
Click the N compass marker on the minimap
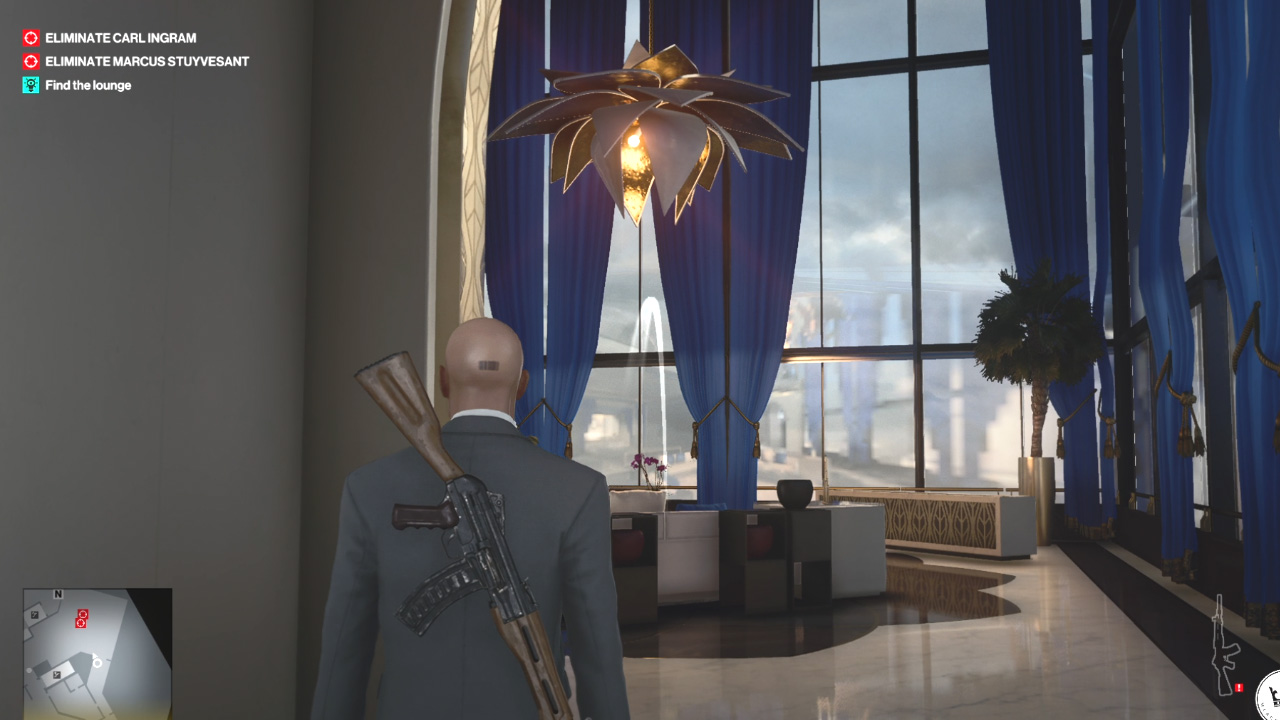[58, 594]
